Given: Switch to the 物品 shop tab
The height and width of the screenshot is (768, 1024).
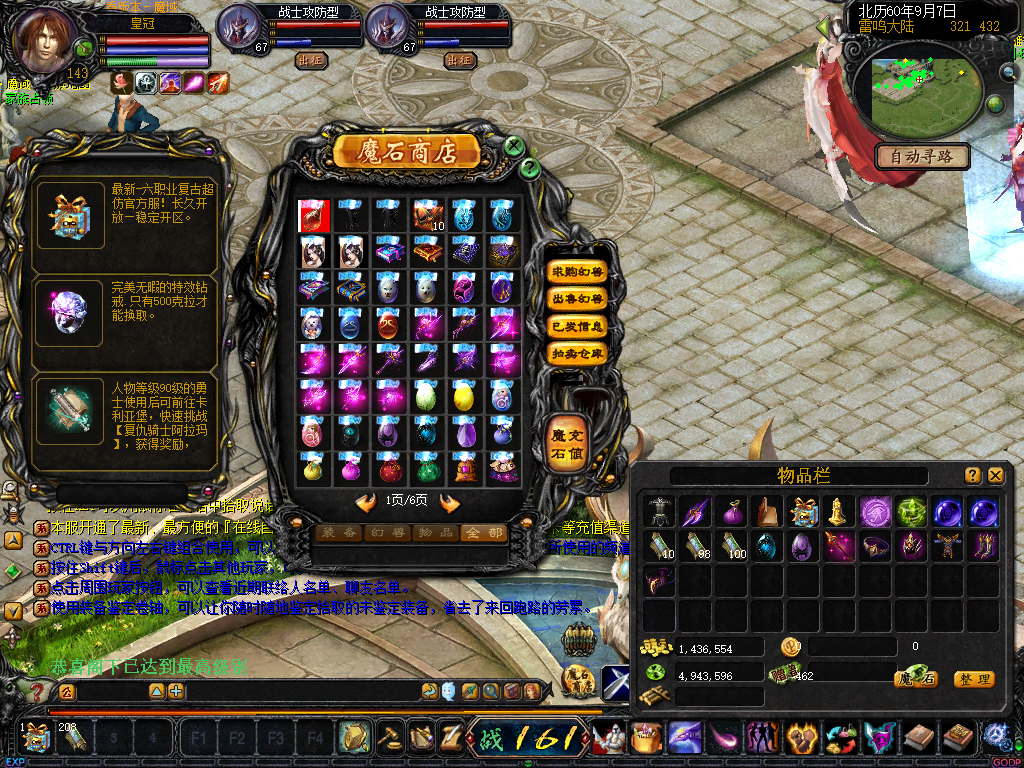Looking at the screenshot, I should click(434, 534).
